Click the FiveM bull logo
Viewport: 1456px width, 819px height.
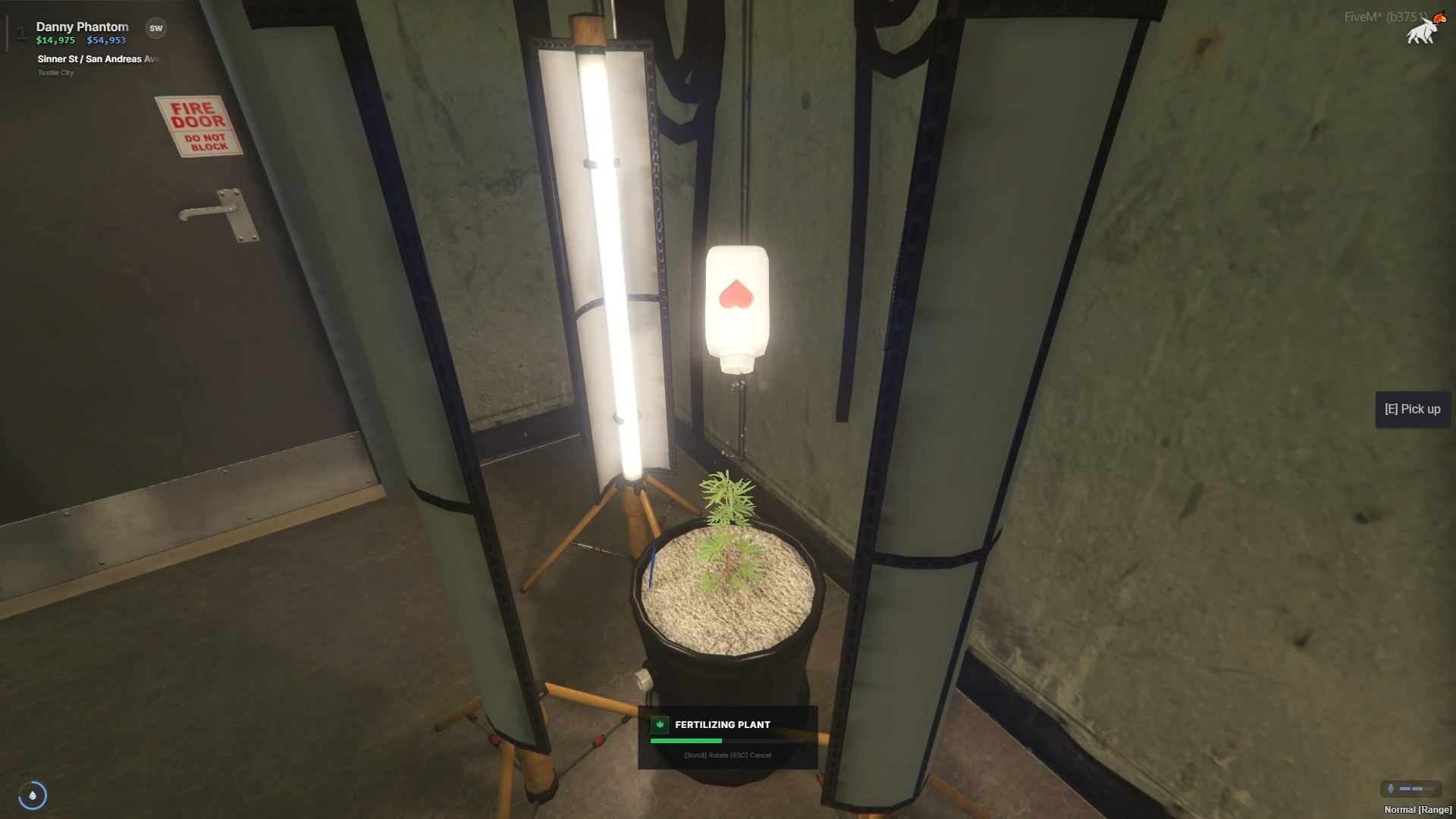1423,31
